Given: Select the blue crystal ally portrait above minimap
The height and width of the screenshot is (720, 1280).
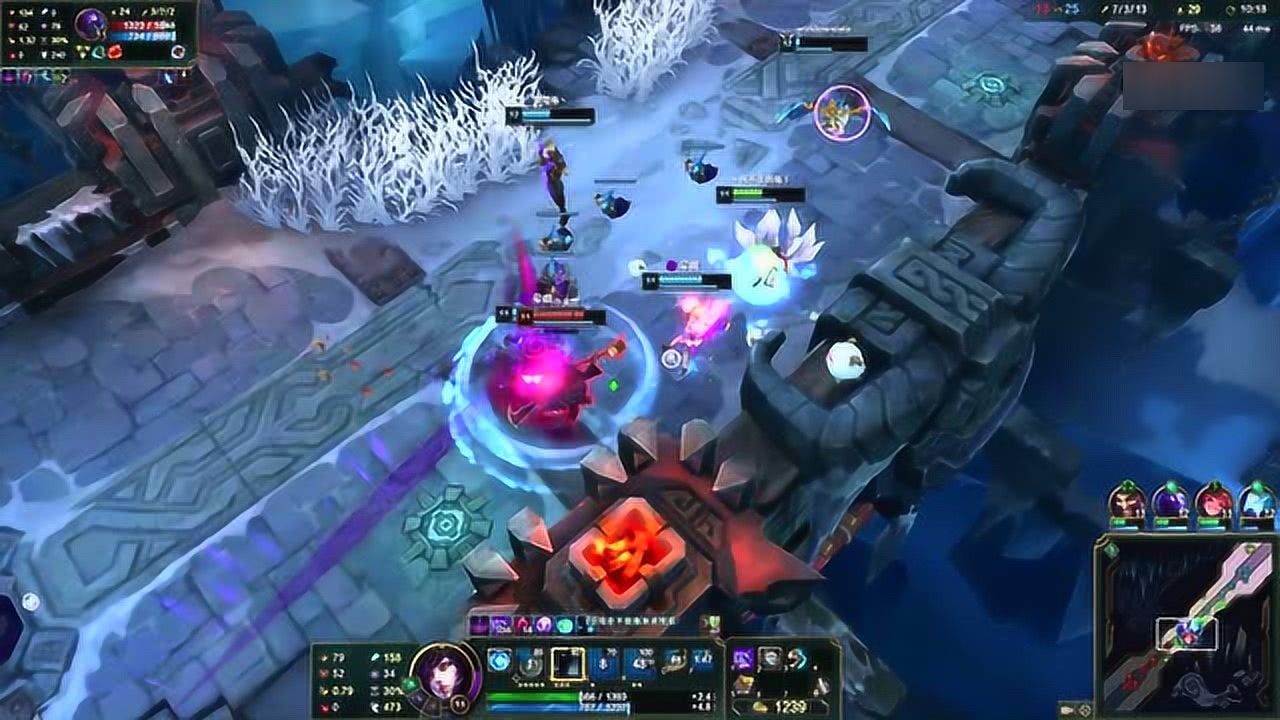Looking at the screenshot, I should [x=1256, y=500].
